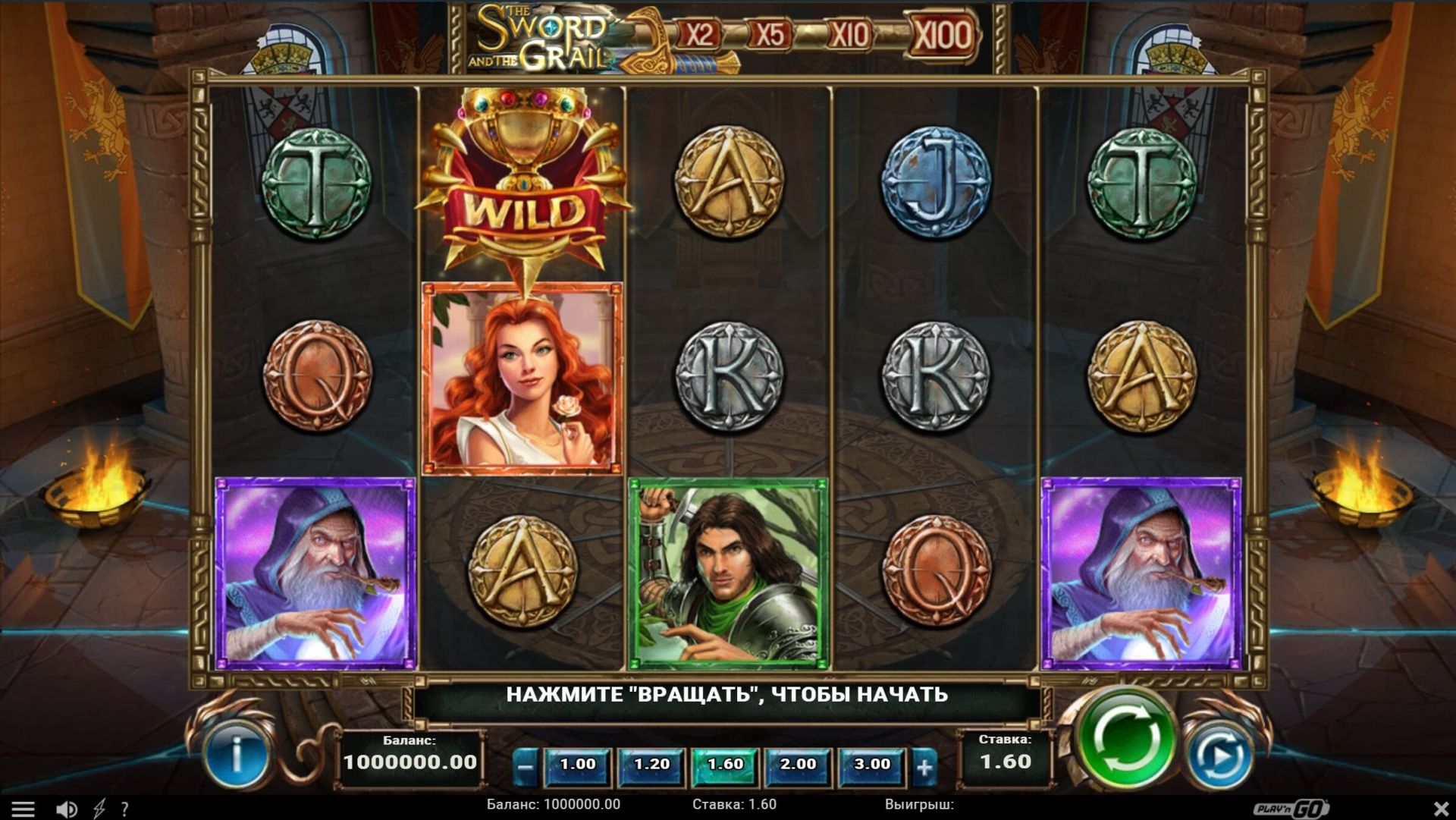Start autoplay with the blue play button
The image size is (1456, 820).
click(x=1219, y=755)
